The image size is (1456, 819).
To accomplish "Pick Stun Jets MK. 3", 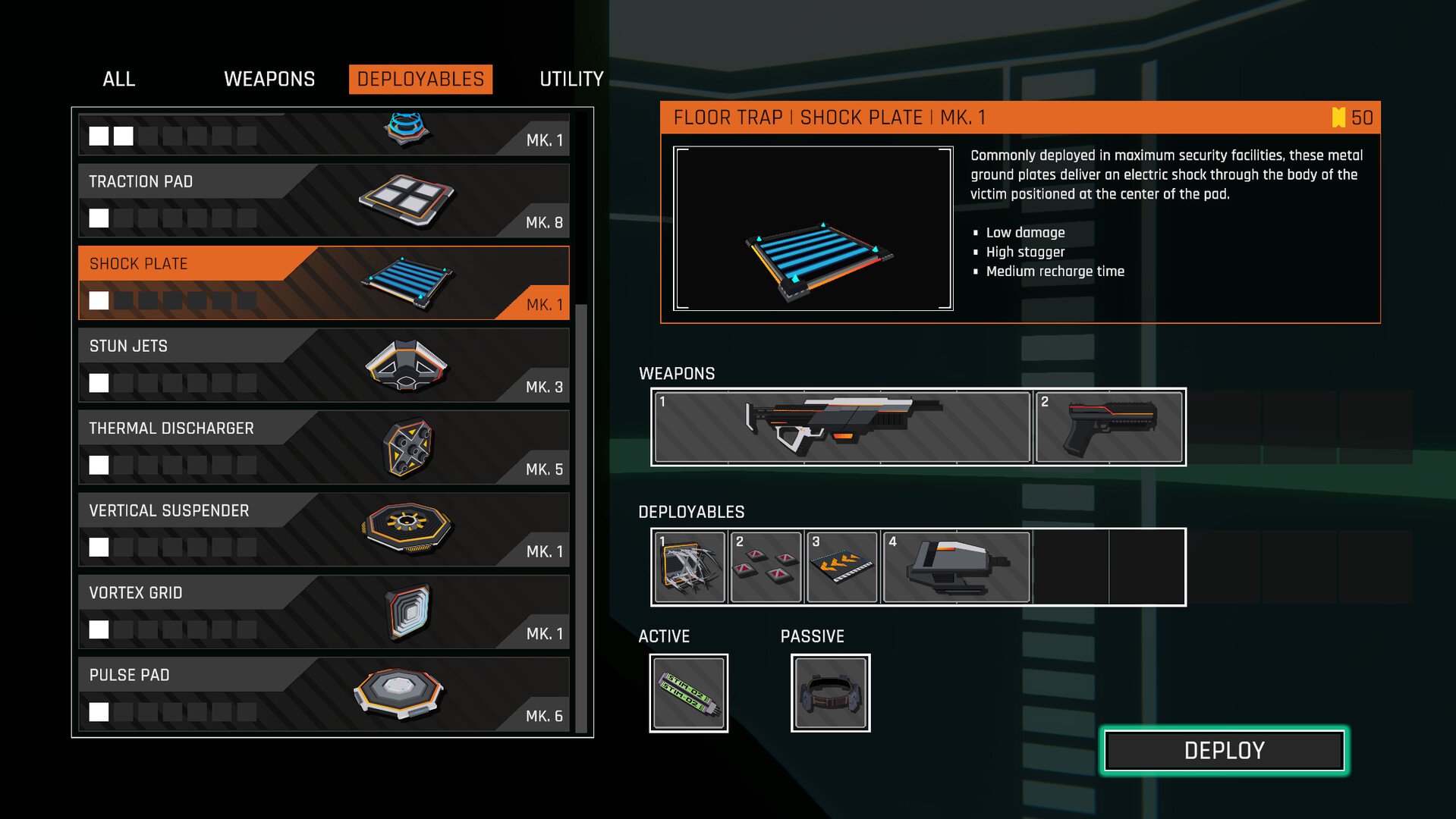I will click(323, 366).
